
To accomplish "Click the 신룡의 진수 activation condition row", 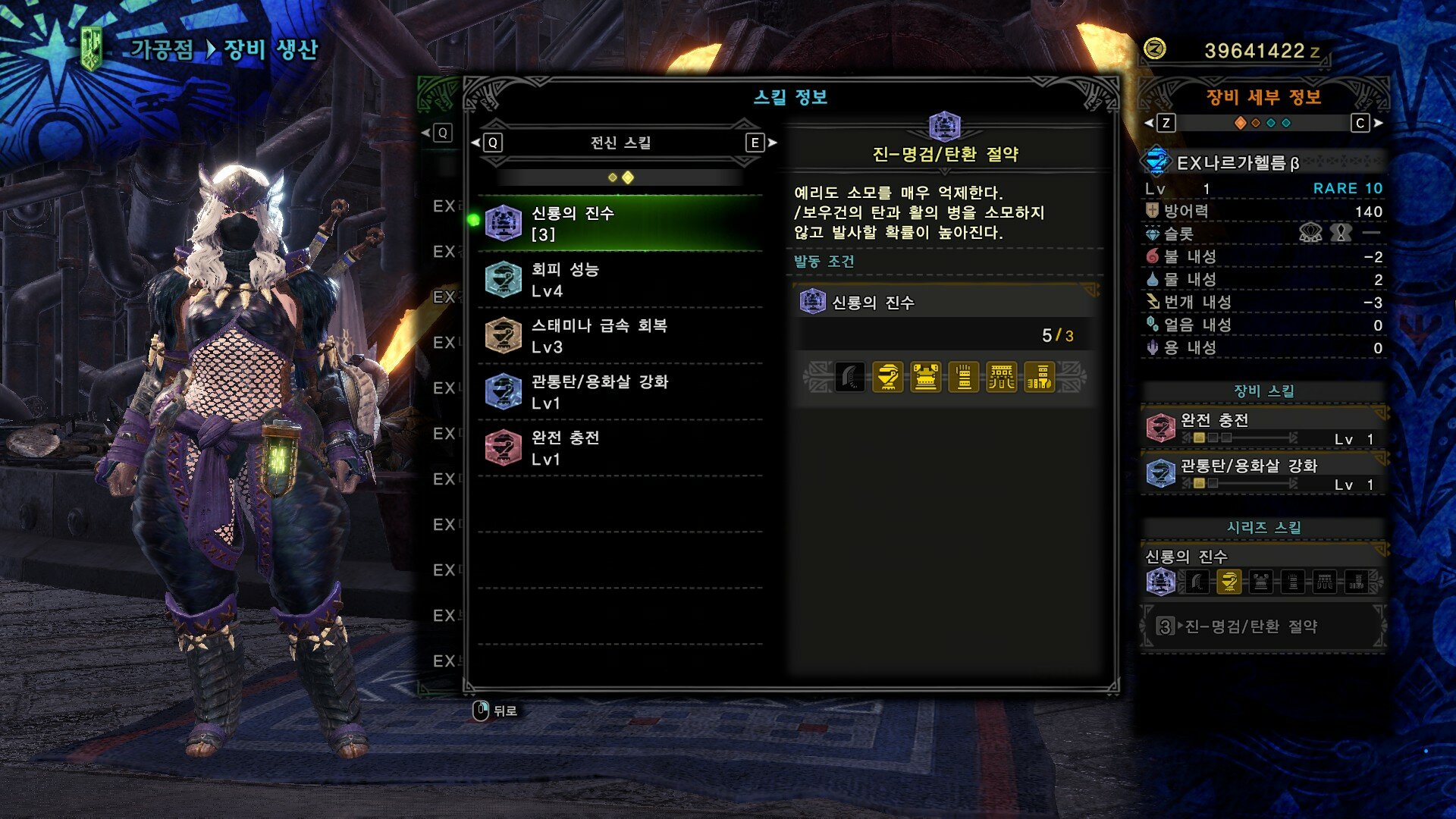I will (944, 303).
